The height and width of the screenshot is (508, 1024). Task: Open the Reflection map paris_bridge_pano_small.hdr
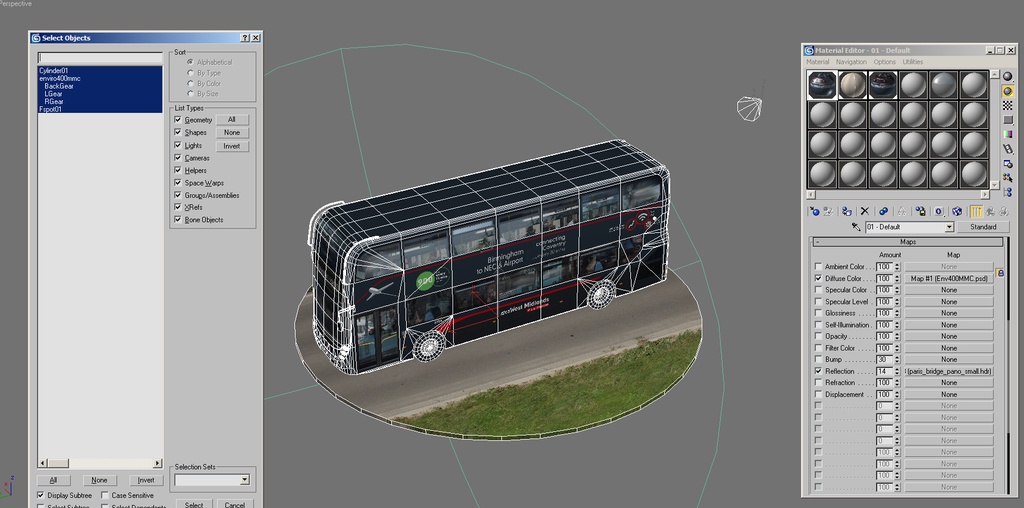(948, 371)
